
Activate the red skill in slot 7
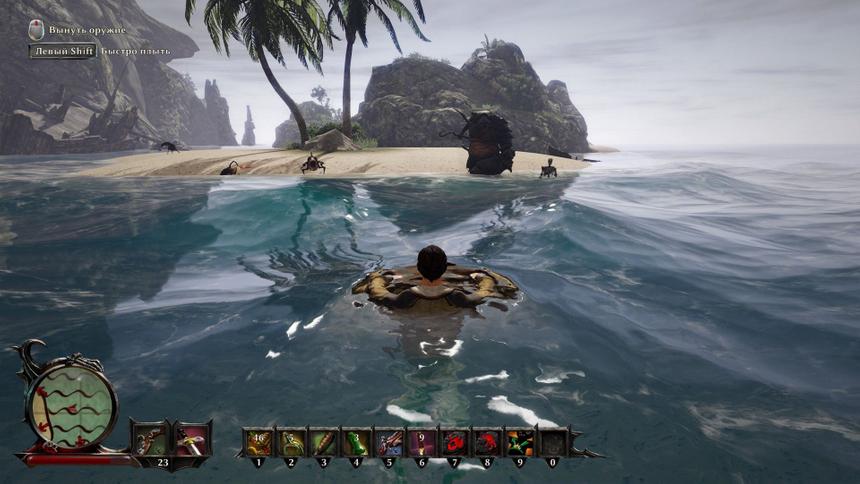[x=454, y=442]
